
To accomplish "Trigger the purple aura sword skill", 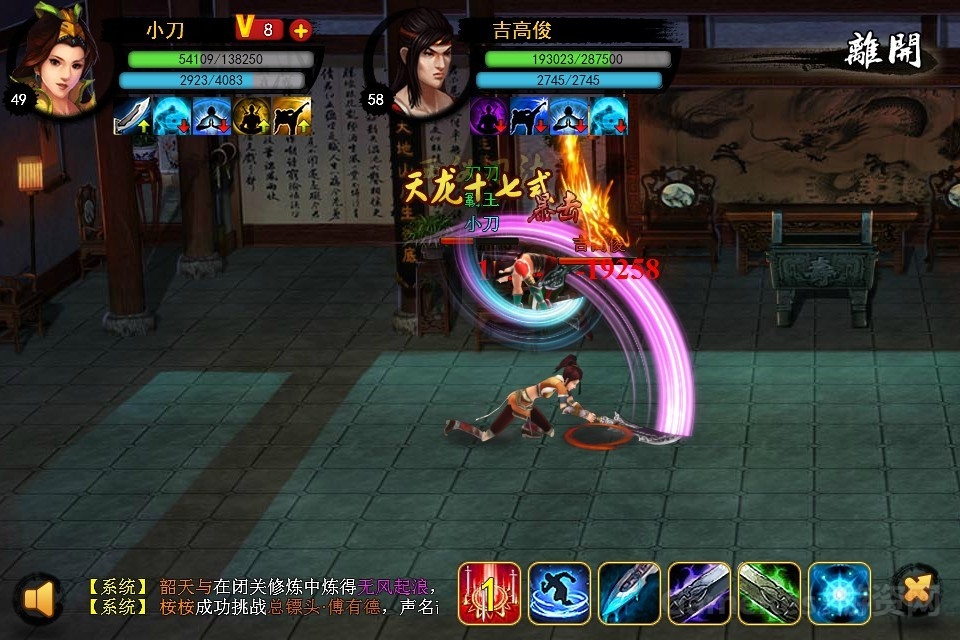I will tap(699, 593).
